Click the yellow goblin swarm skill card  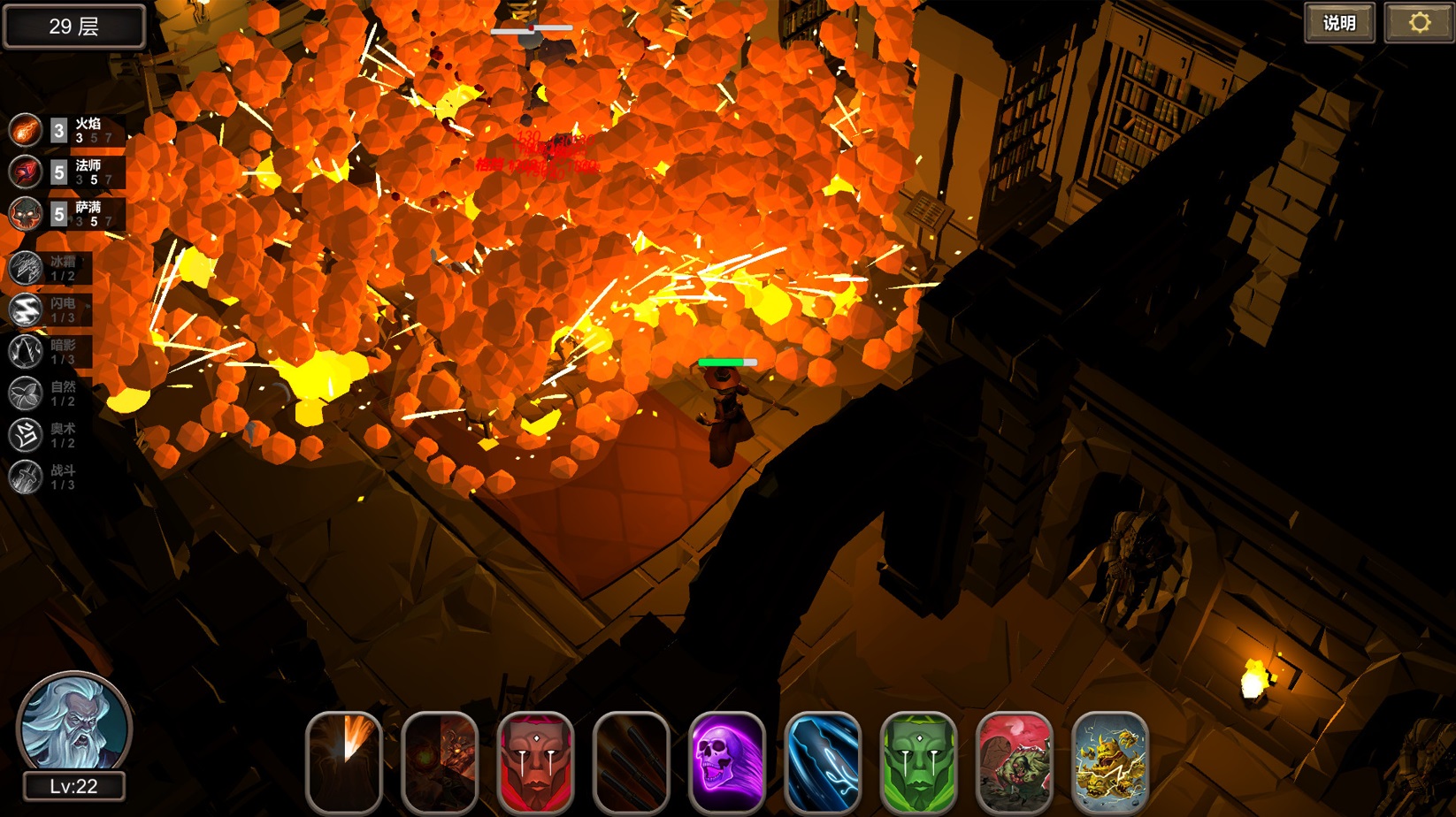click(x=1109, y=762)
